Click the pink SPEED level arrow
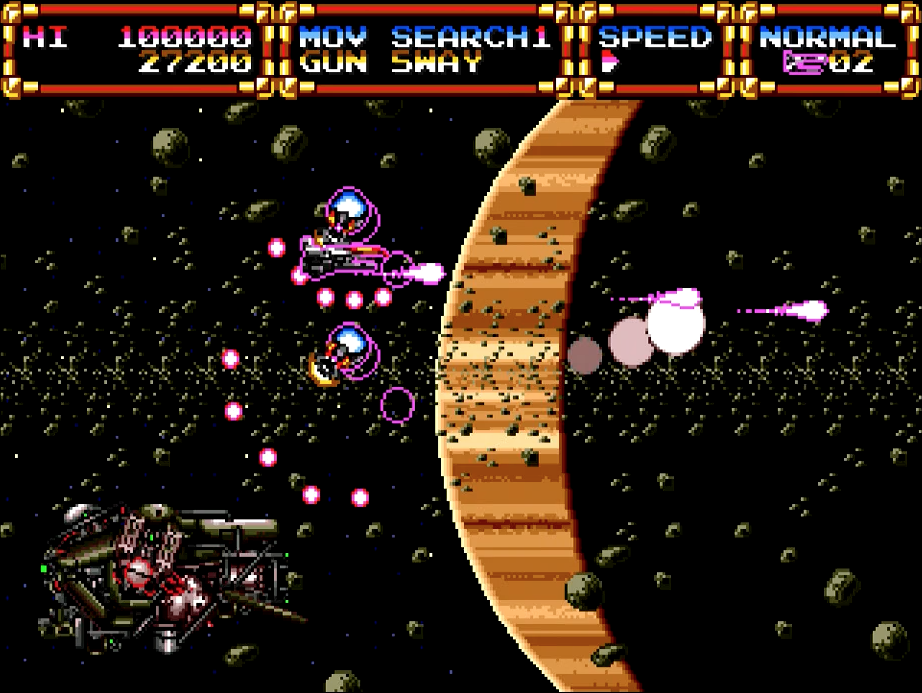This screenshot has height=693, width=922. pyautogui.click(x=610, y=62)
